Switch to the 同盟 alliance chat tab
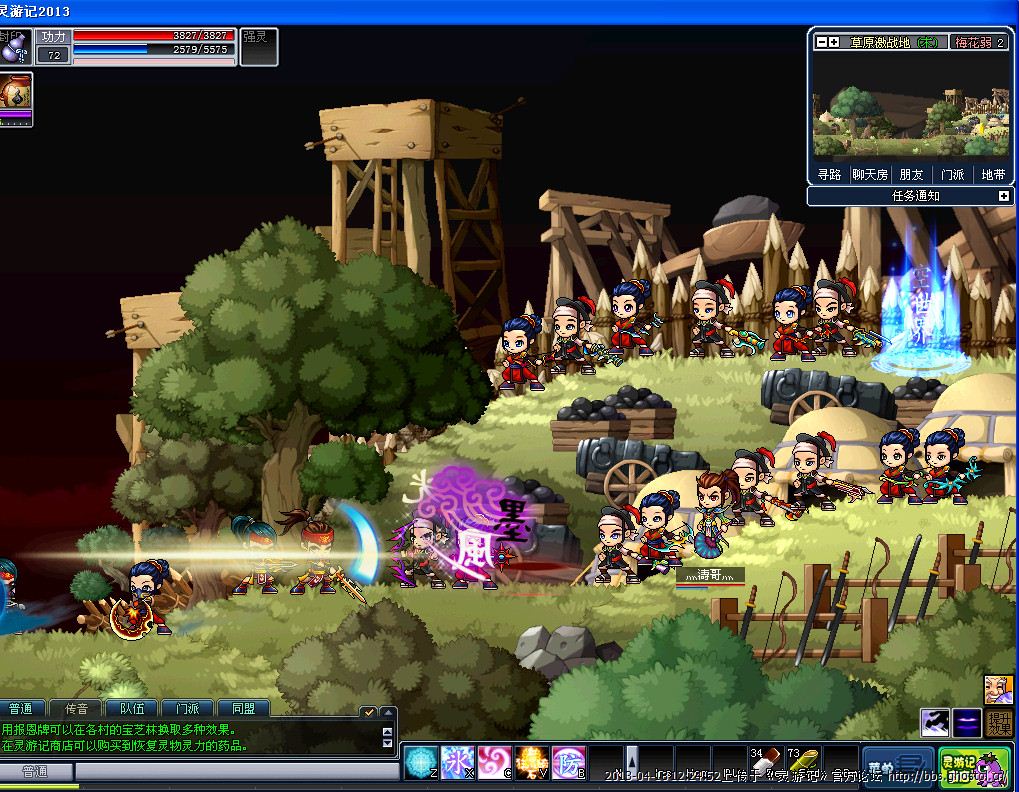Screen dimensions: 1019x792 tap(243, 708)
